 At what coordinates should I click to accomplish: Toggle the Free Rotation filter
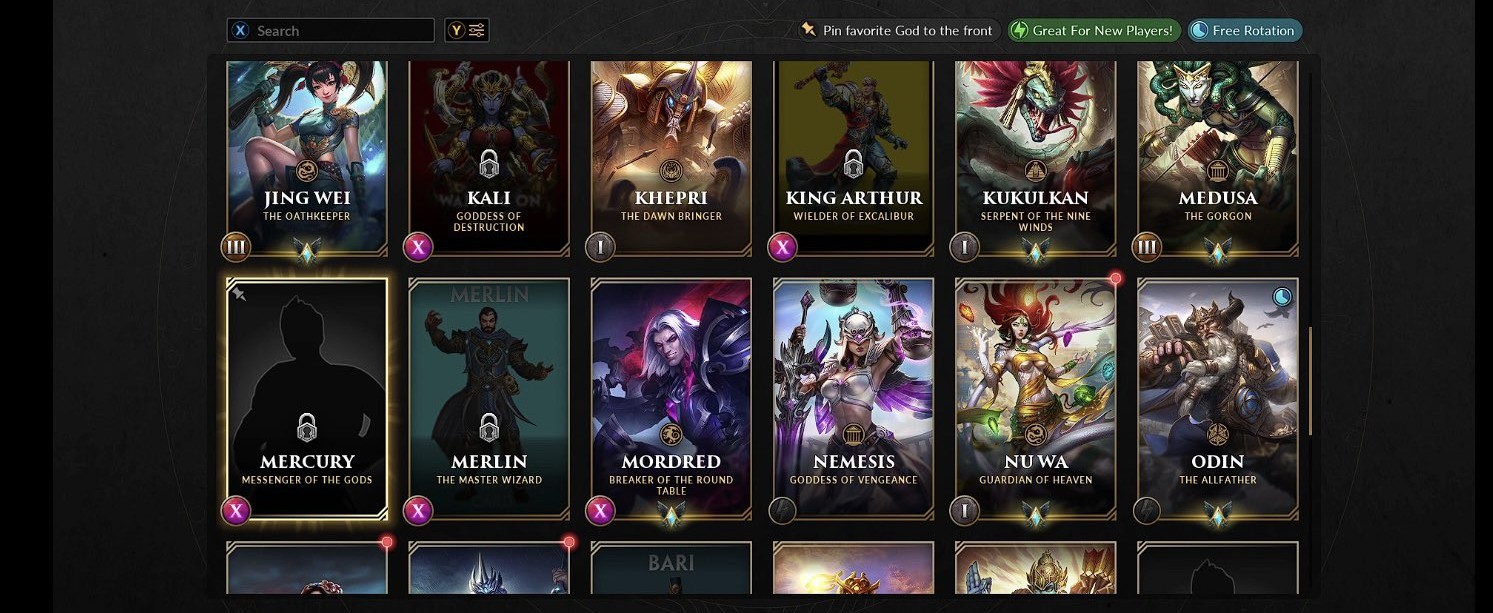1245,31
